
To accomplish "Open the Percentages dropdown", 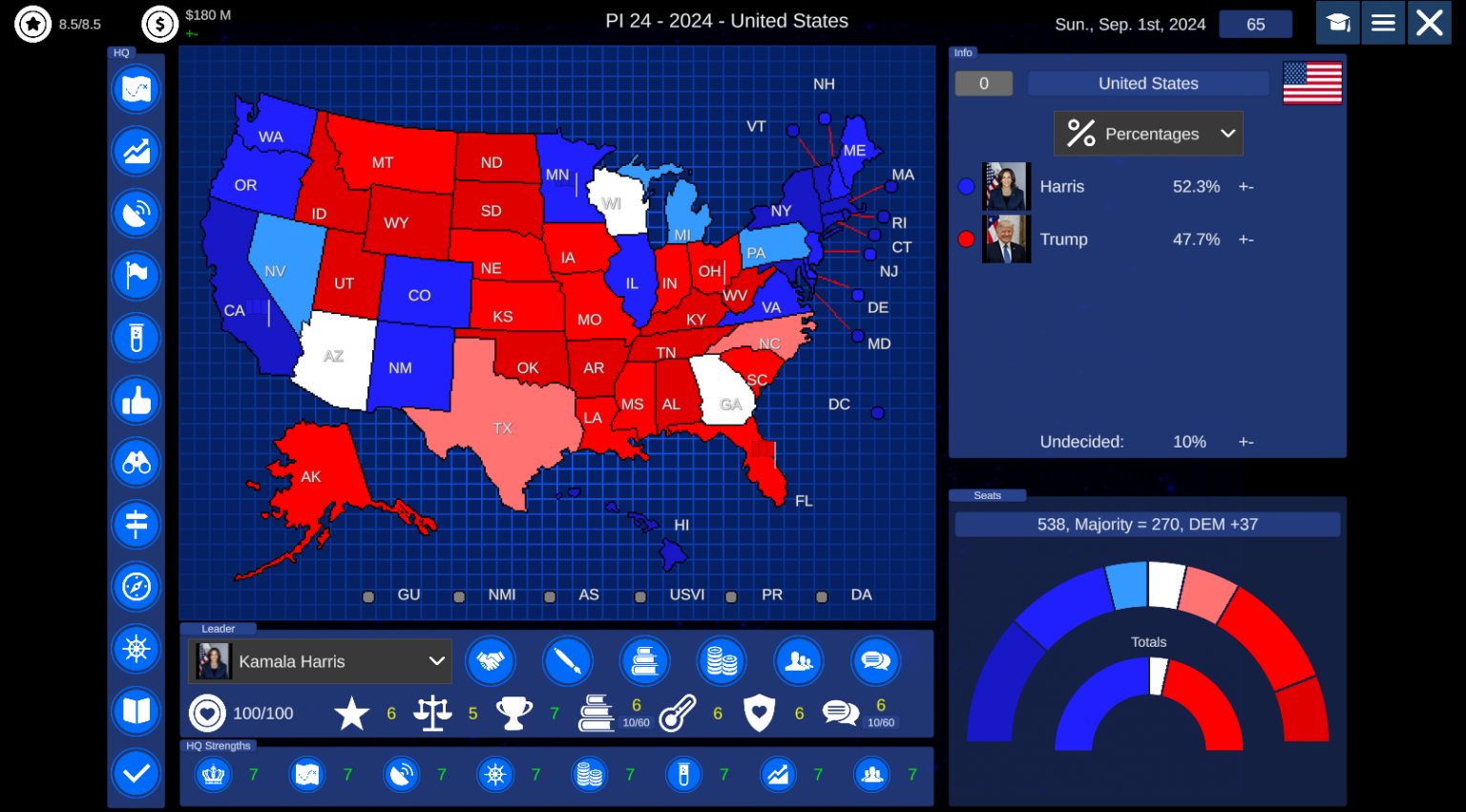I will tap(1147, 134).
